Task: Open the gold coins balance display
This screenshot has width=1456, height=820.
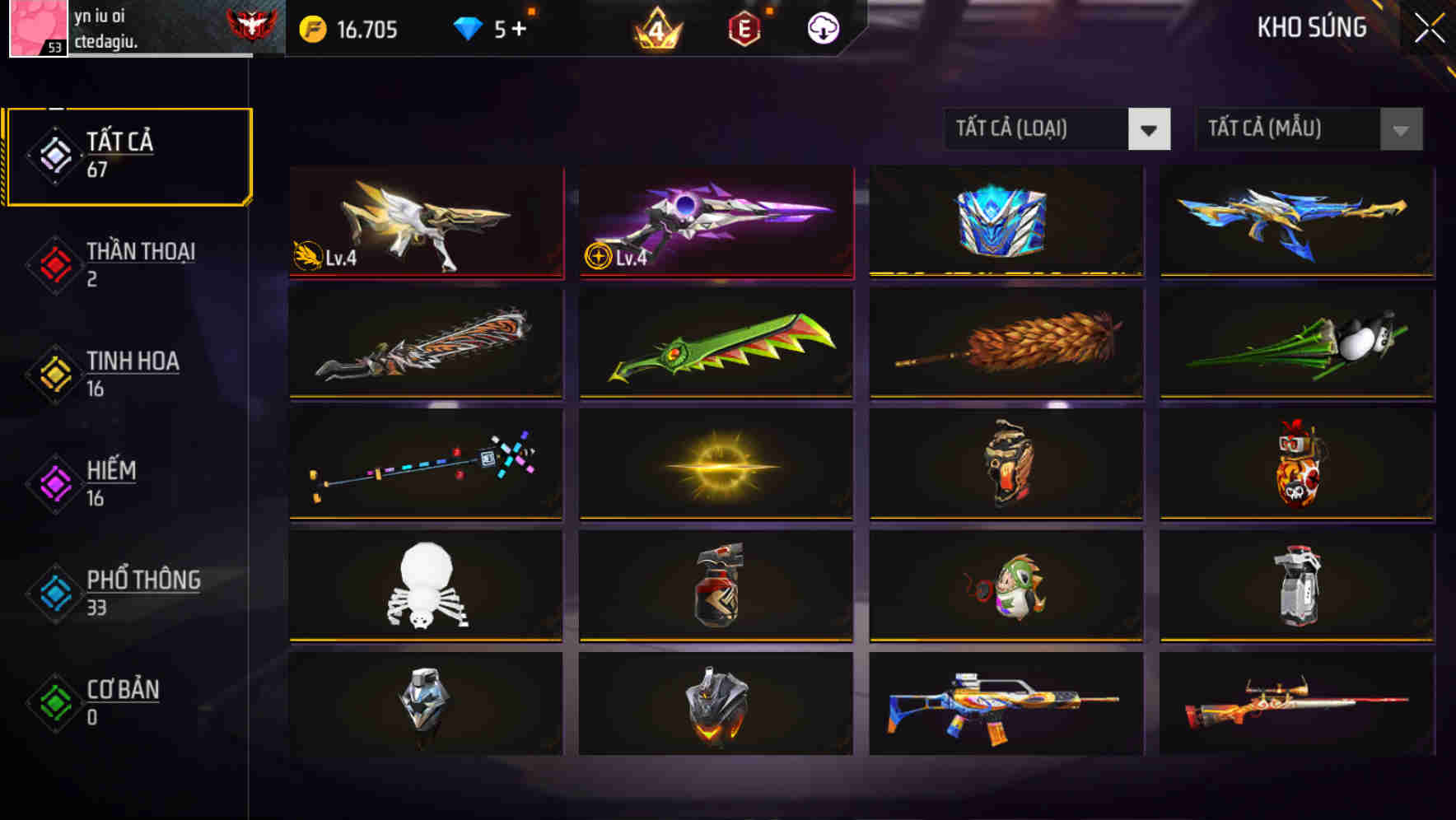Action: (354, 27)
